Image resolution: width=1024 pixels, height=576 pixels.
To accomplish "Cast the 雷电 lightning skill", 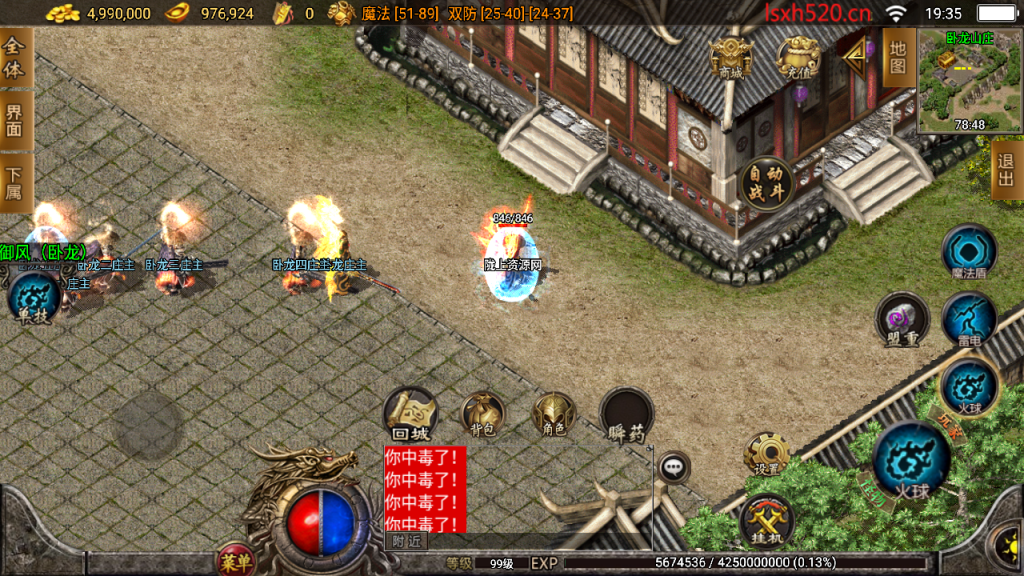I will (x=968, y=320).
